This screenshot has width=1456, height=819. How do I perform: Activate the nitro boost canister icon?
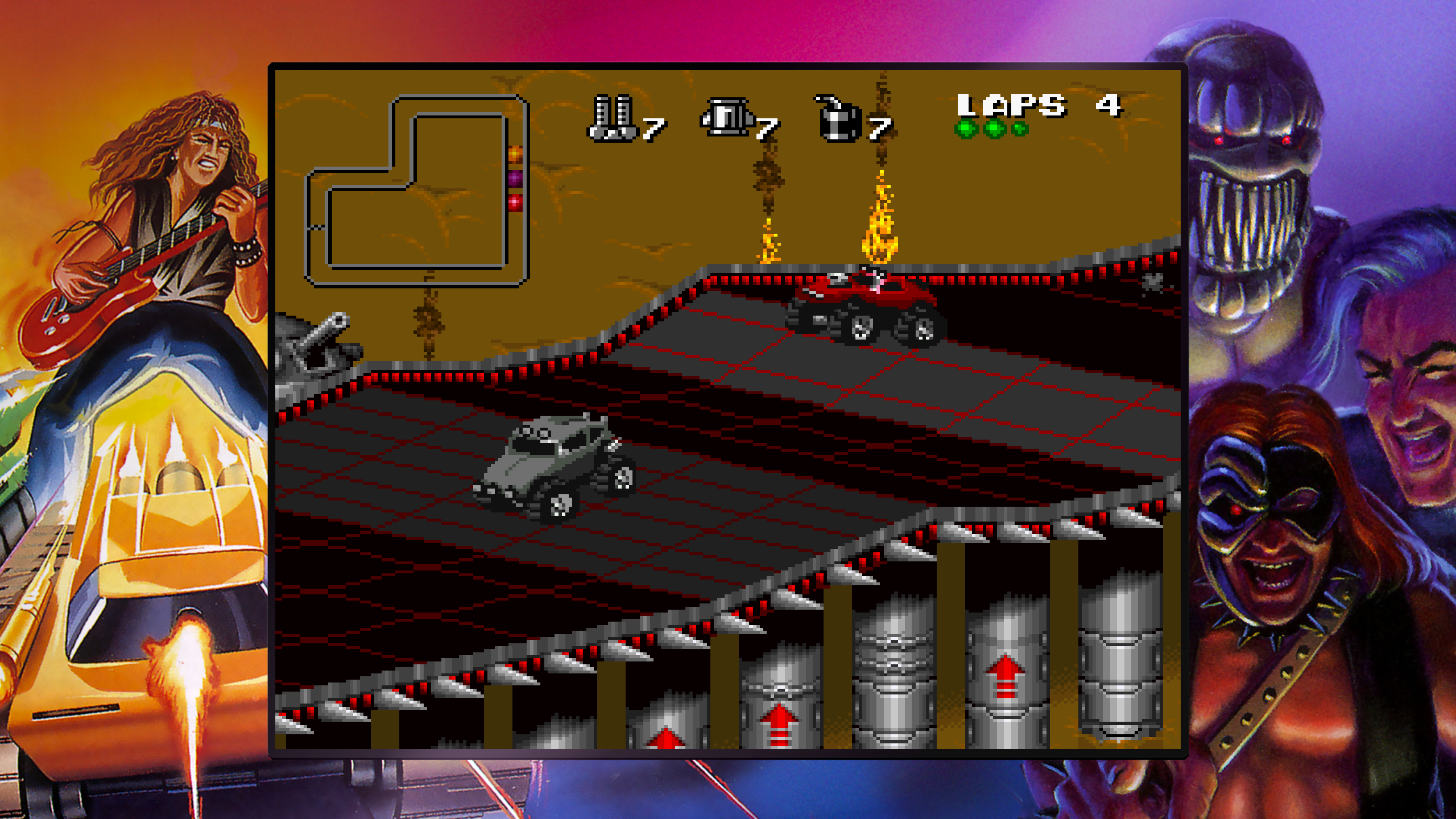pos(726,118)
